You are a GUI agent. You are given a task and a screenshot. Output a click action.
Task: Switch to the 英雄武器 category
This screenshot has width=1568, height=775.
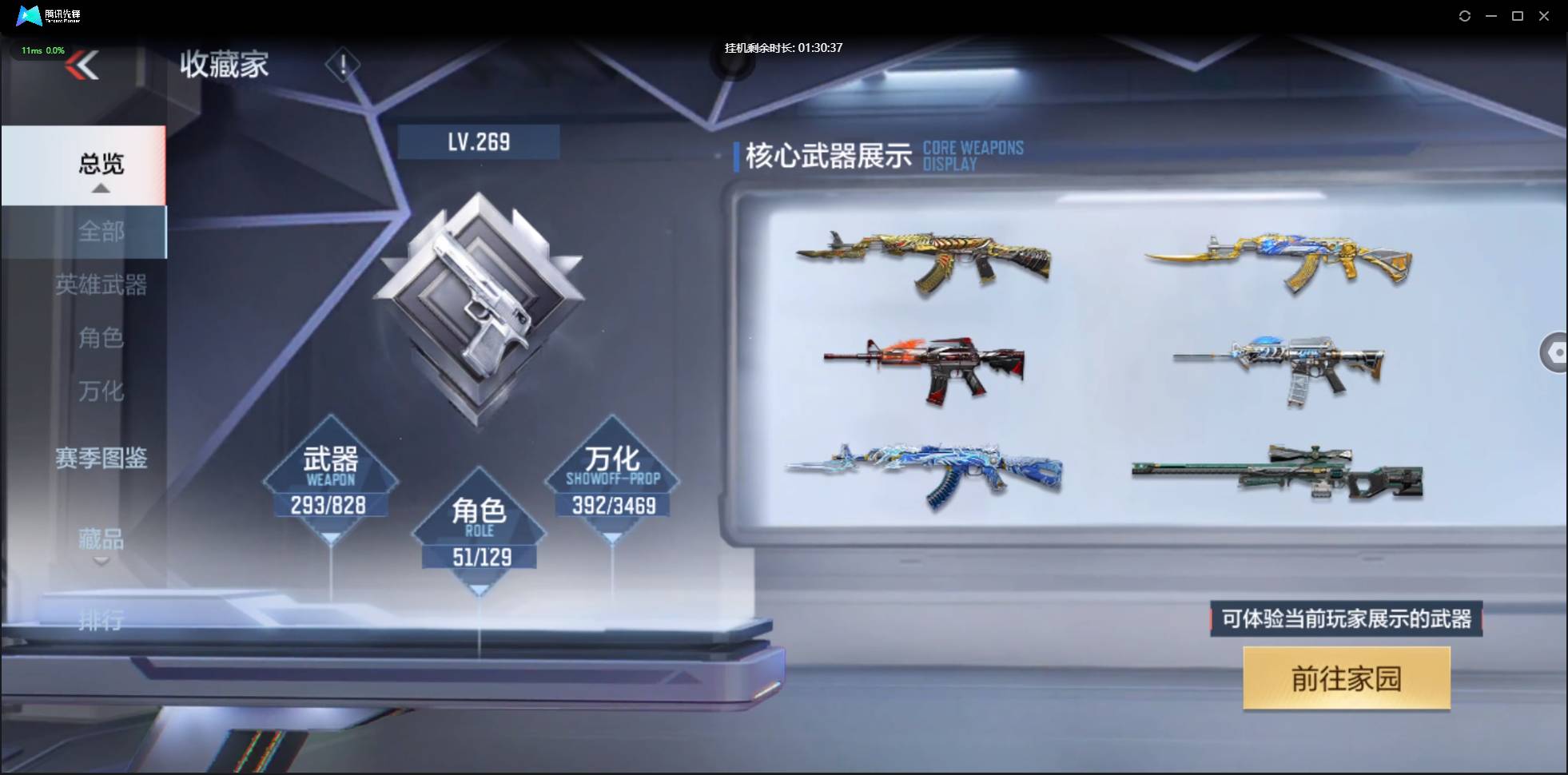tap(102, 285)
